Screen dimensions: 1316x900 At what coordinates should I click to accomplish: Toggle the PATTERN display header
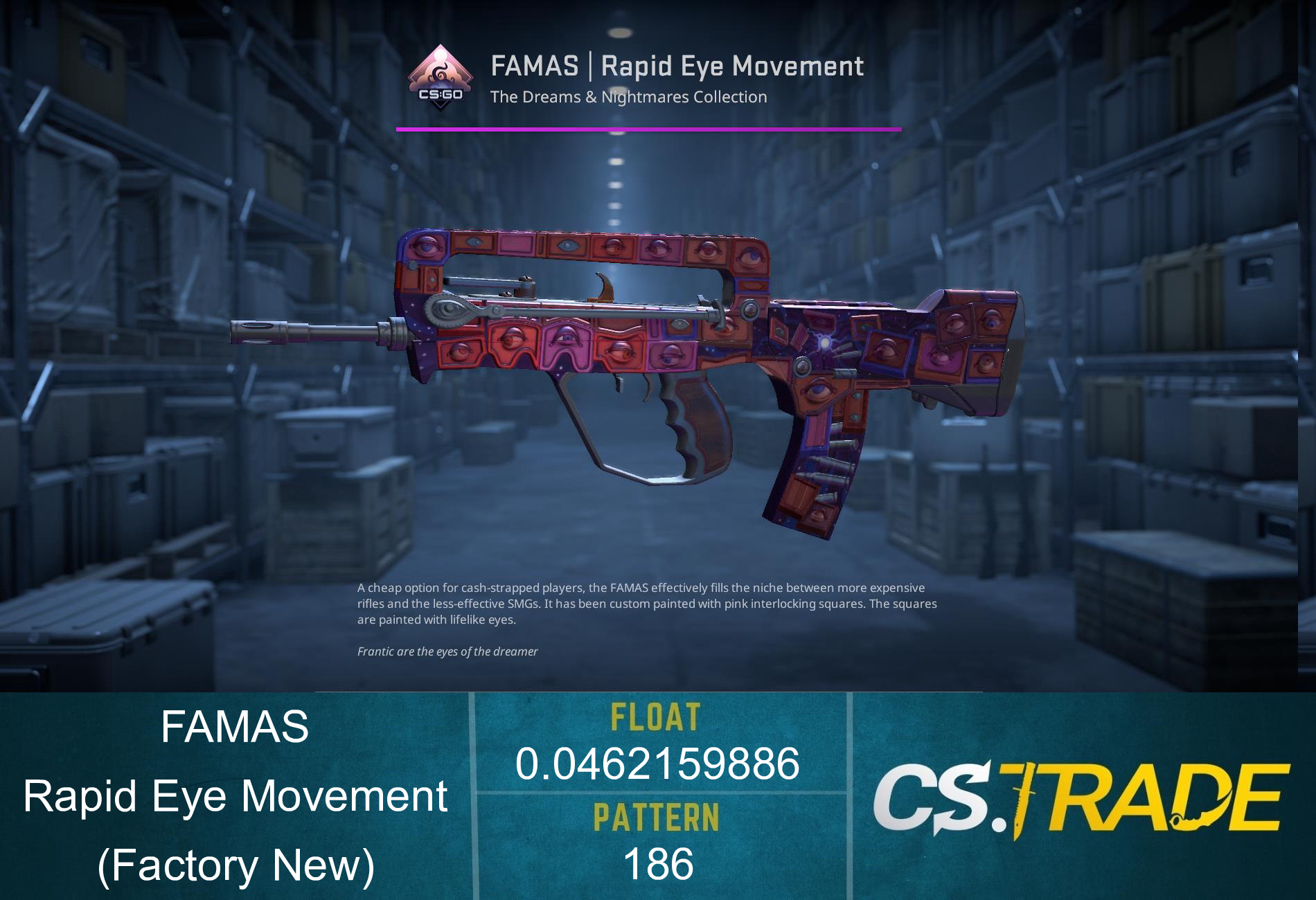tap(657, 816)
